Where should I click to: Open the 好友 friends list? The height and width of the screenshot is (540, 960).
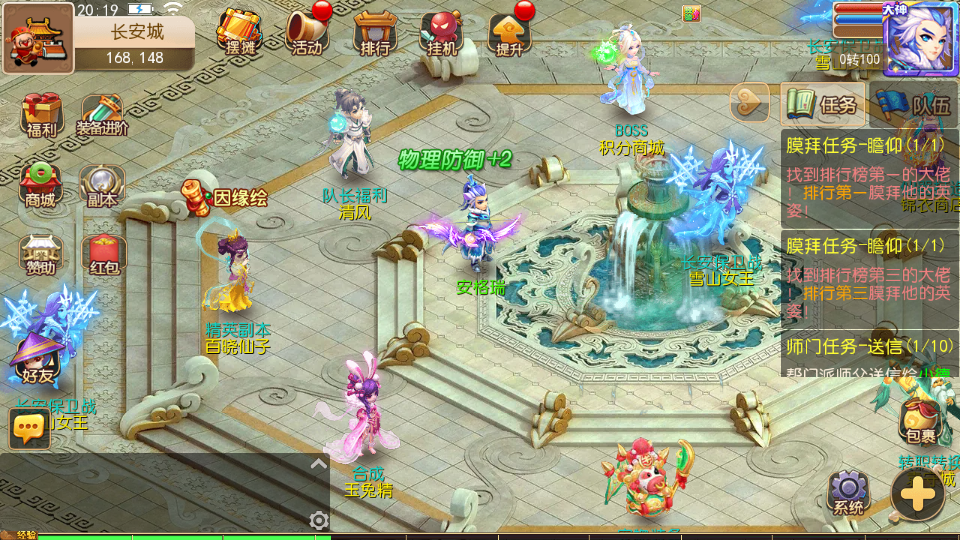click(37, 362)
